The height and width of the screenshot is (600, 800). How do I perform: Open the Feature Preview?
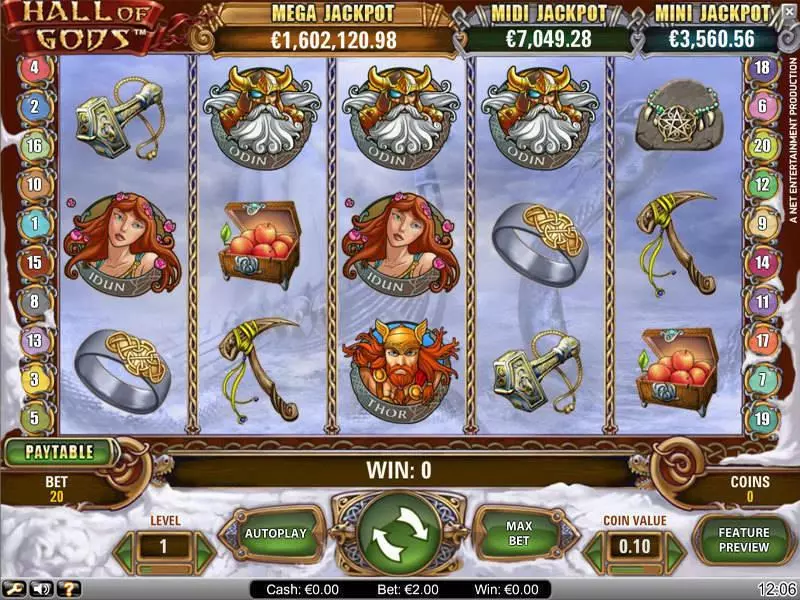point(742,540)
